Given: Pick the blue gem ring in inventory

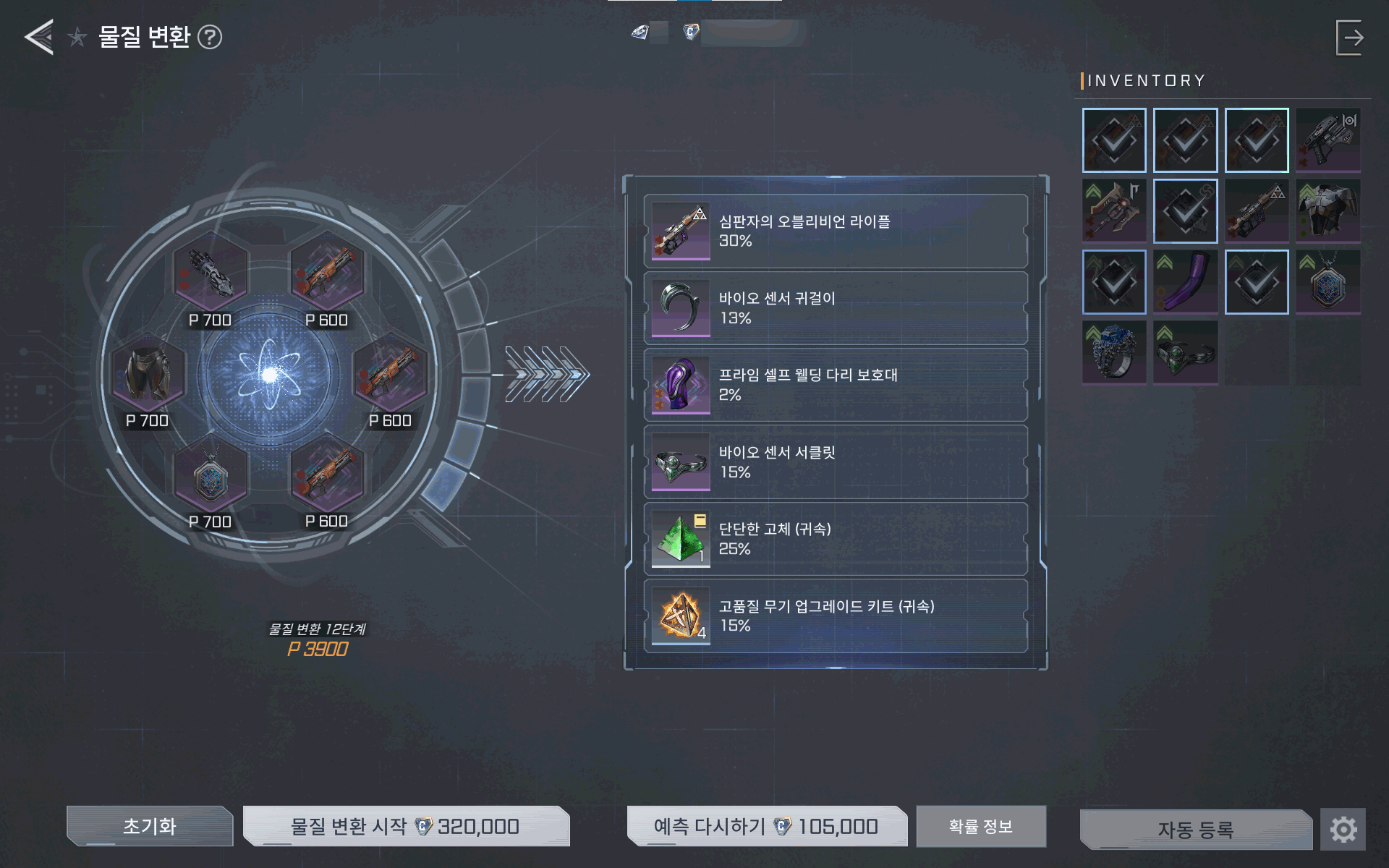Looking at the screenshot, I should (x=1114, y=352).
